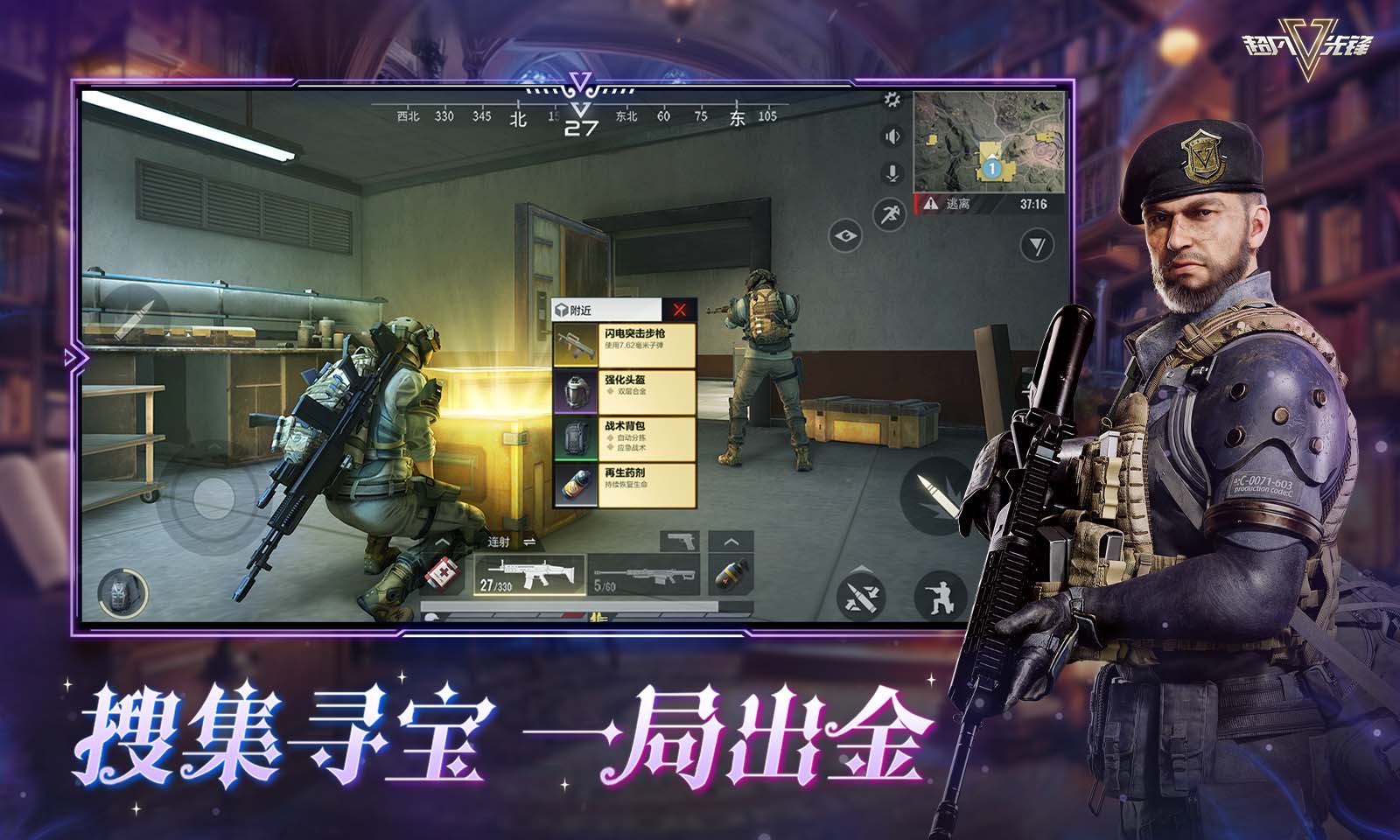The width and height of the screenshot is (1400, 840).
Task: Open the in-game settings gear
Action: click(x=893, y=101)
